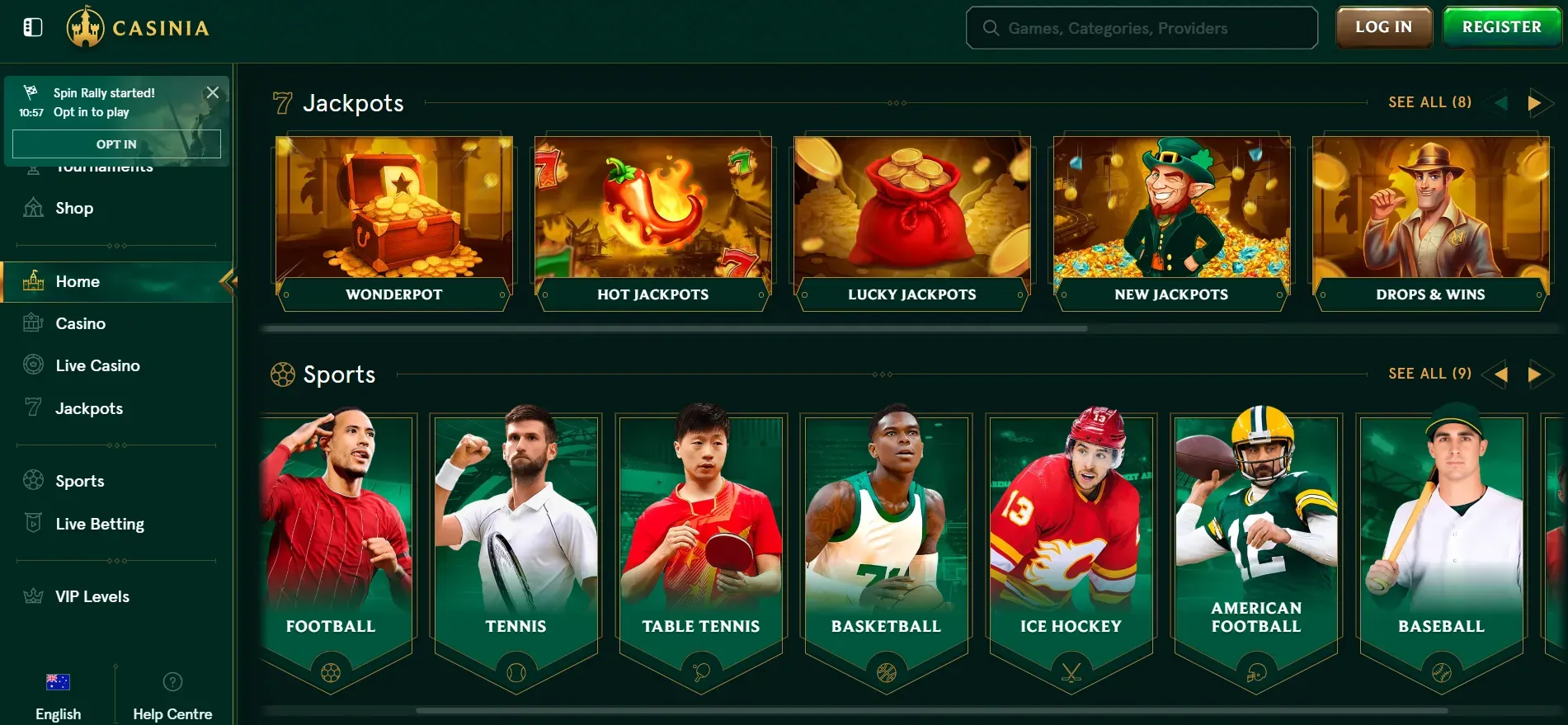Click the LOG IN button
The image size is (1568, 725).
[x=1383, y=27]
